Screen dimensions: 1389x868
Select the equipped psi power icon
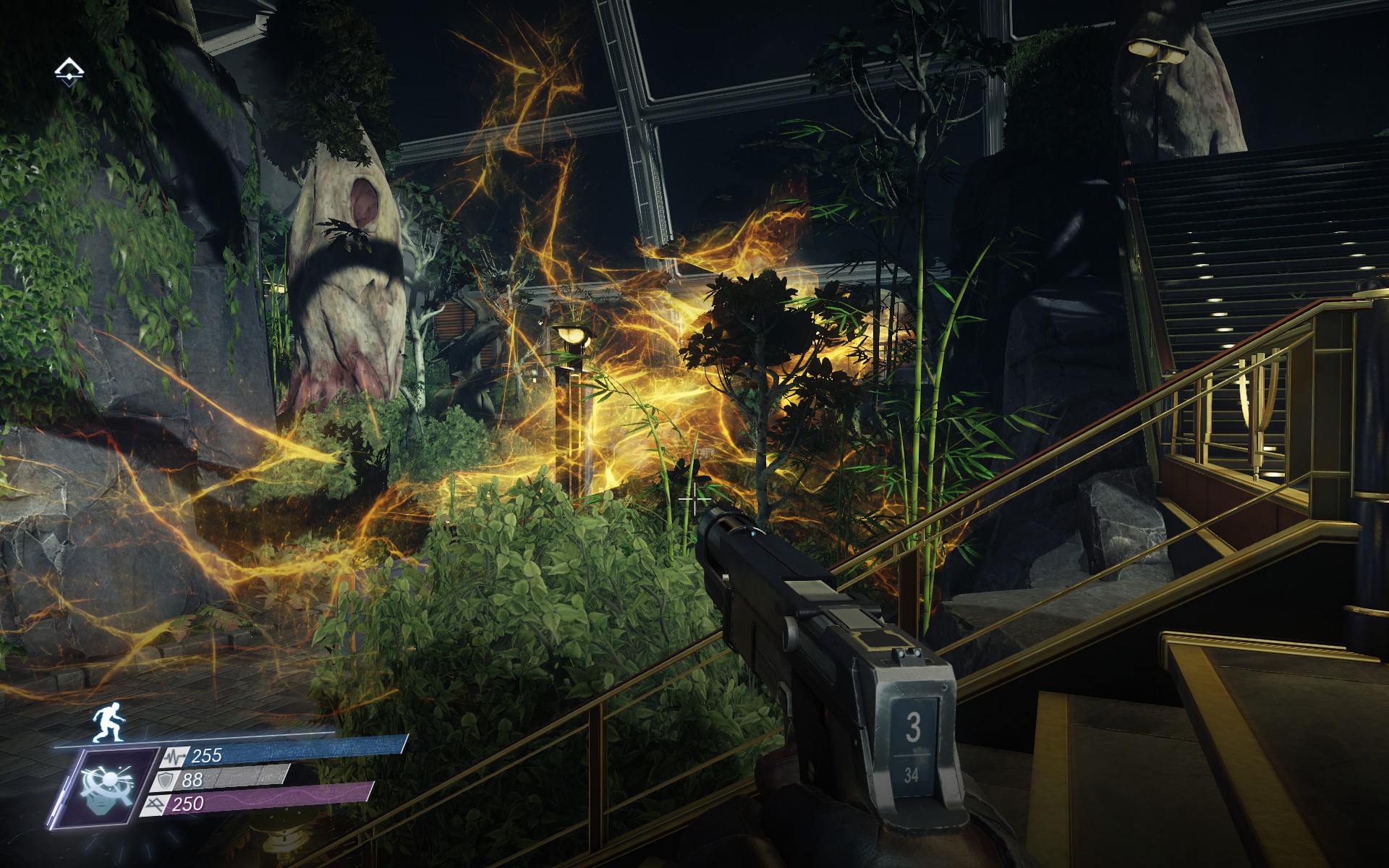110,787
